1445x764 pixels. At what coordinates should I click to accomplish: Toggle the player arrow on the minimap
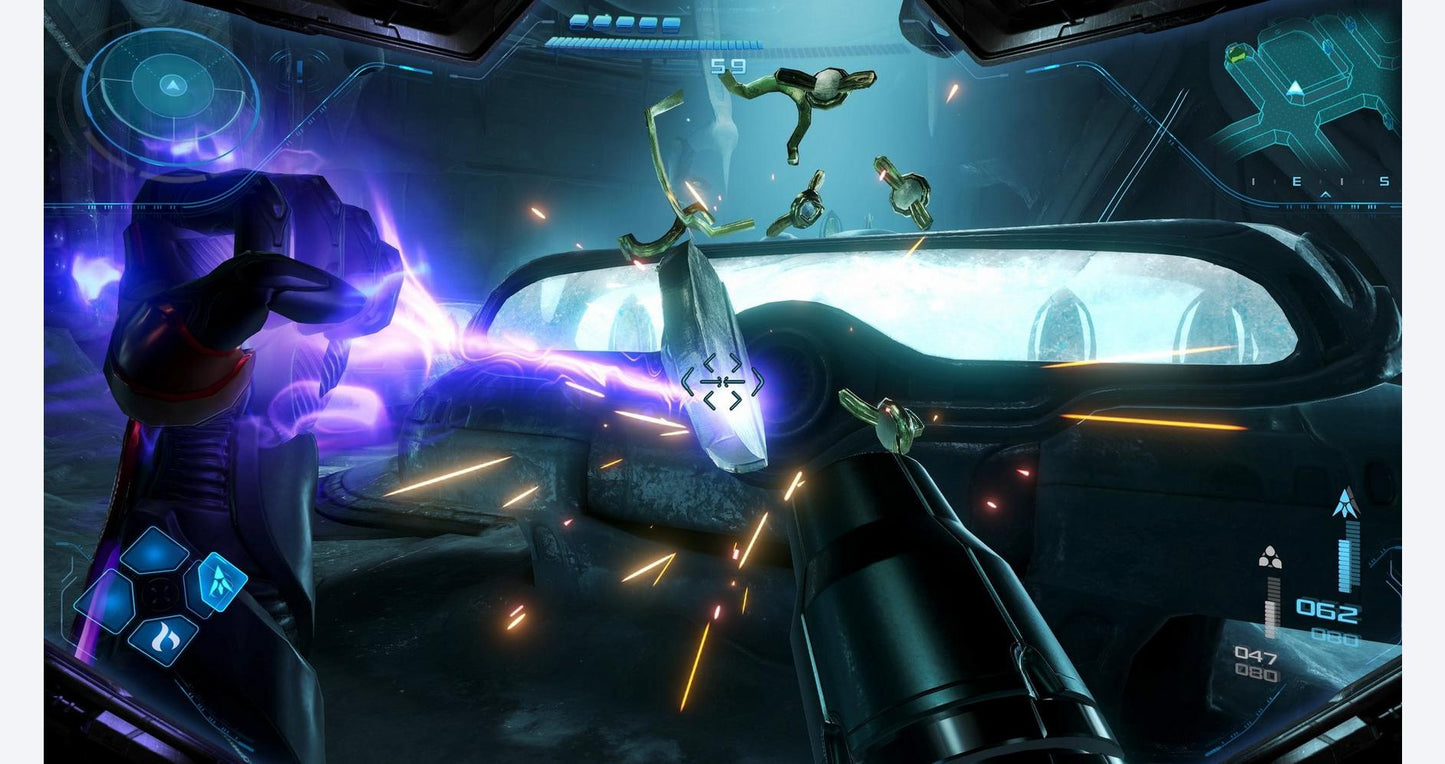pyautogui.click(x=1296, y=88)
